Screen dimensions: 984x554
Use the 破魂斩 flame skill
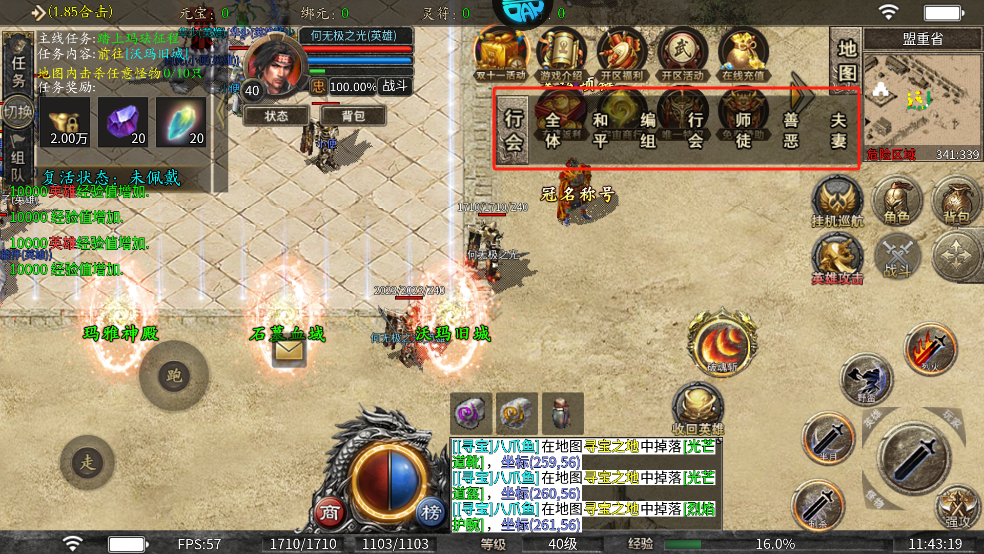[x=716, y=343]
